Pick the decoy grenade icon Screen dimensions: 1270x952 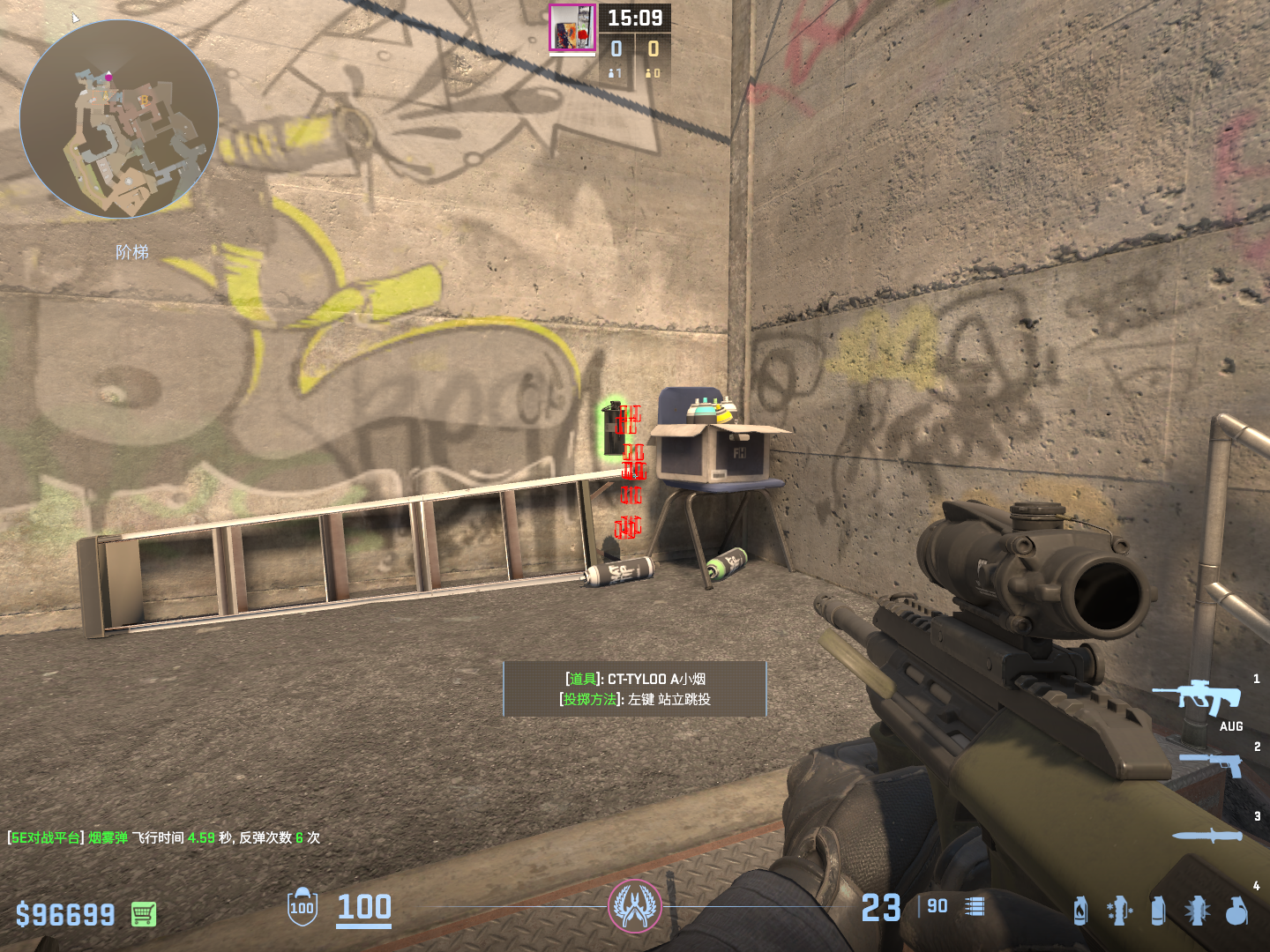click(1119, 911)
